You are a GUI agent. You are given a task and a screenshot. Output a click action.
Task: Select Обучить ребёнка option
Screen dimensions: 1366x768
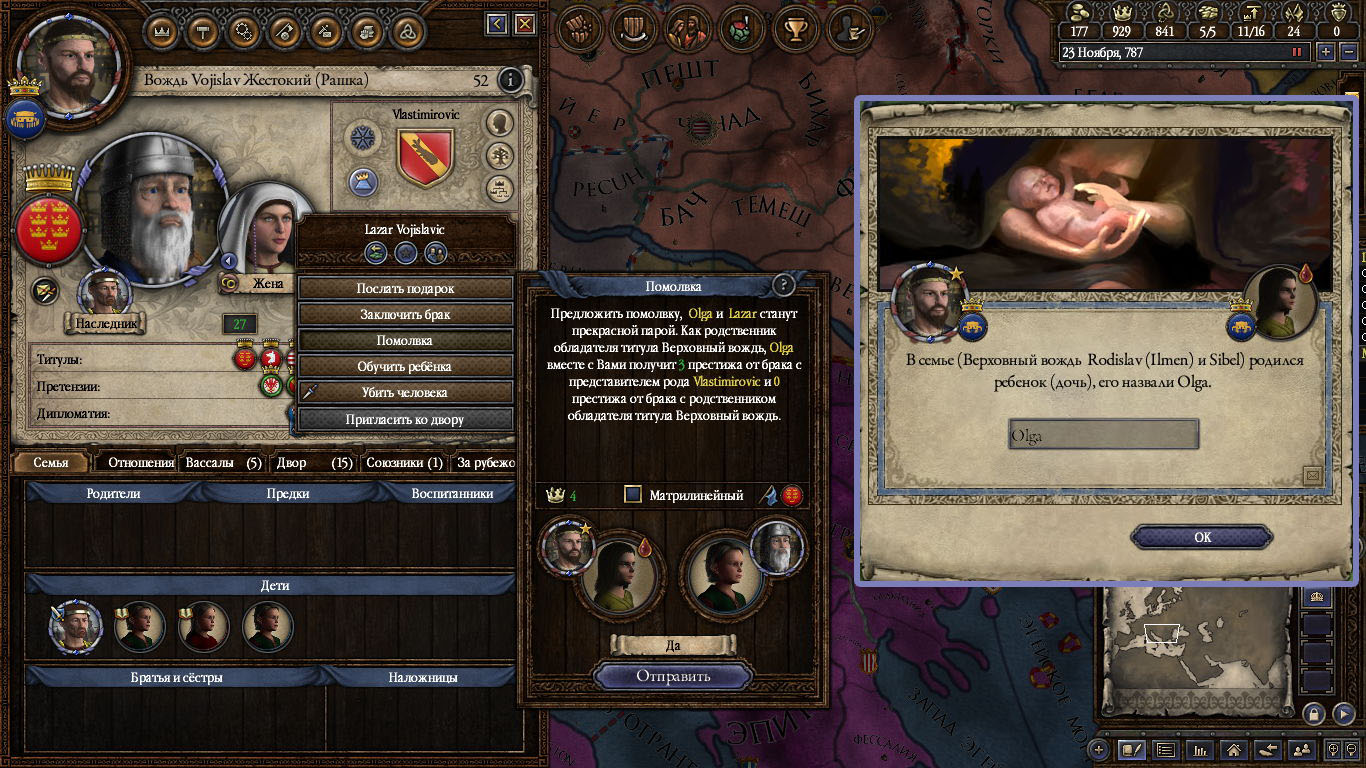pos(405,366)
